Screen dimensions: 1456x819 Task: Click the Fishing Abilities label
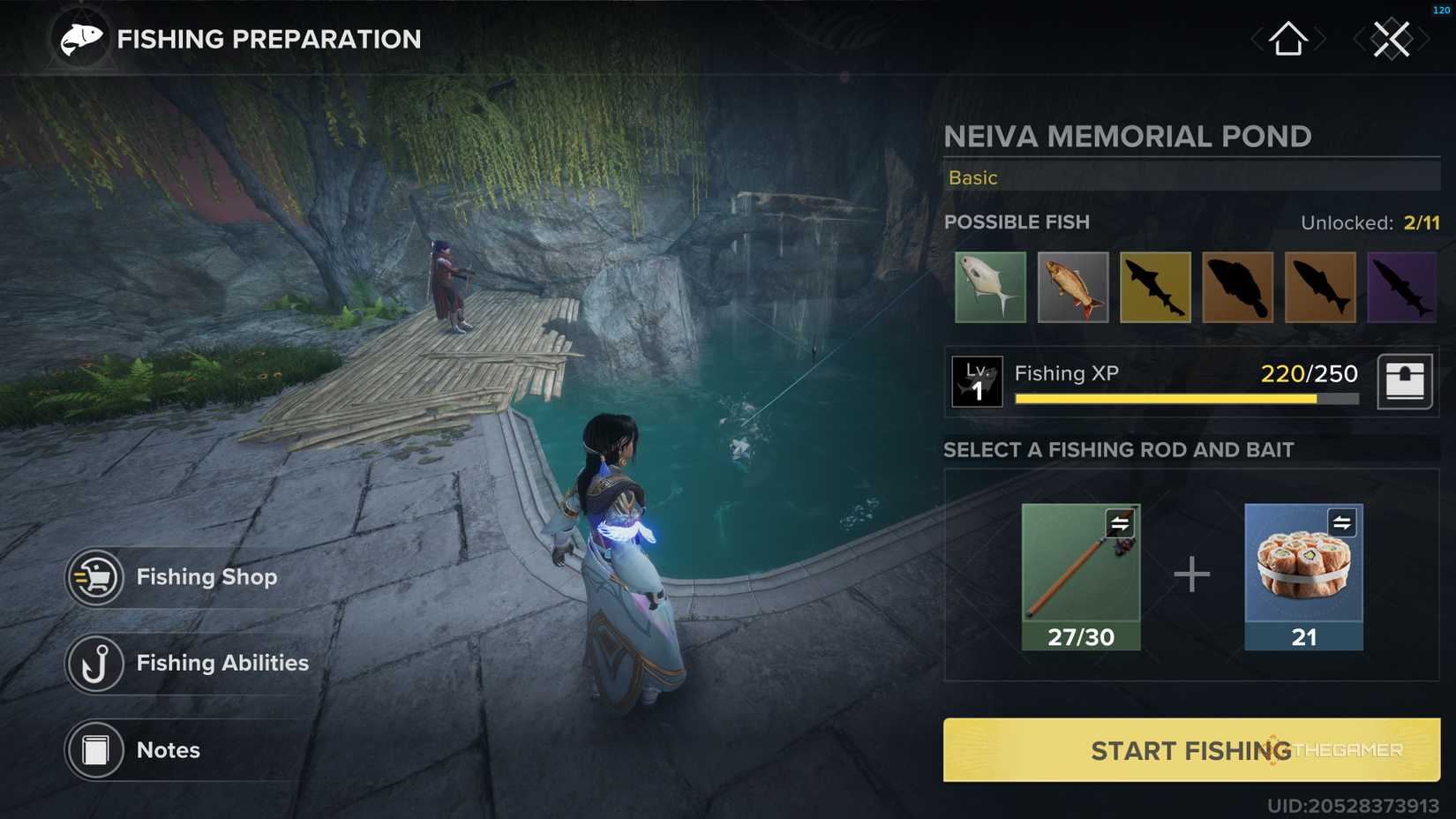coord(221,663)
